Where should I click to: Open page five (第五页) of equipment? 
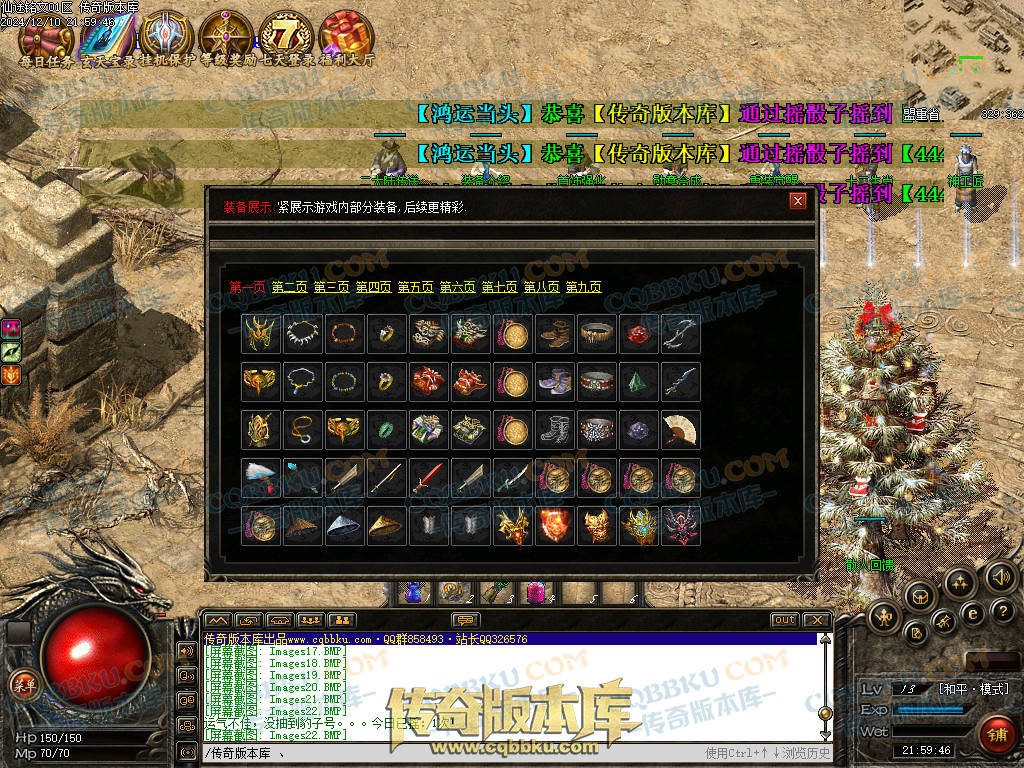[415, 287]
